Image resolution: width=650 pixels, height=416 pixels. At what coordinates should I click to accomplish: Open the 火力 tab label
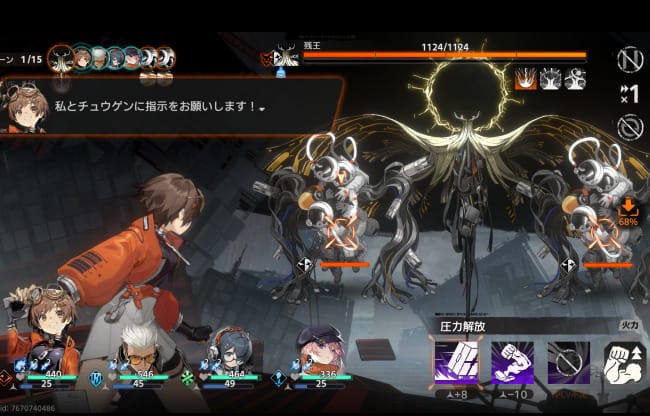tap(630, 324)
